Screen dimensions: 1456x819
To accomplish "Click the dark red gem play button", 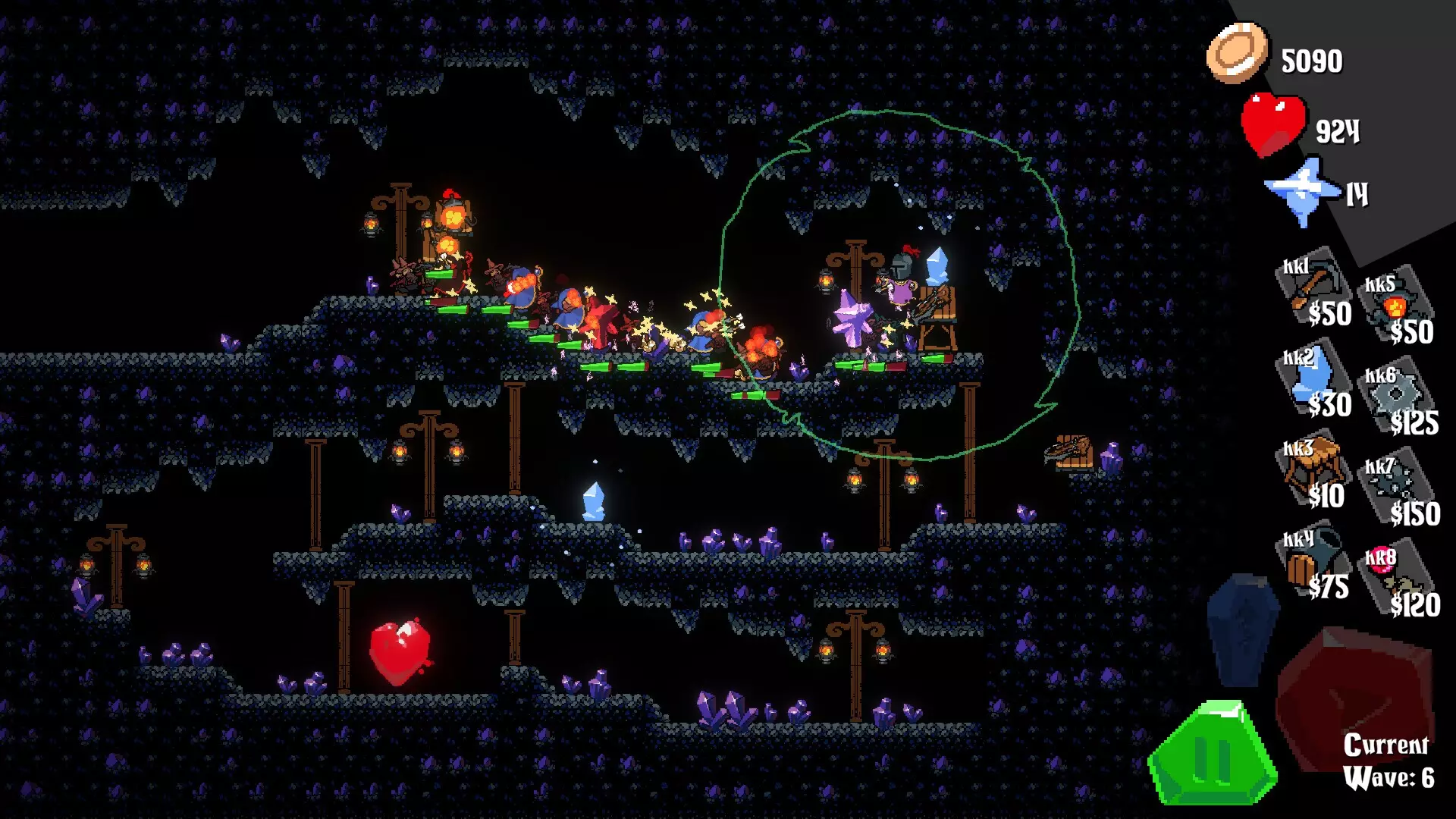I will 1354,694.
